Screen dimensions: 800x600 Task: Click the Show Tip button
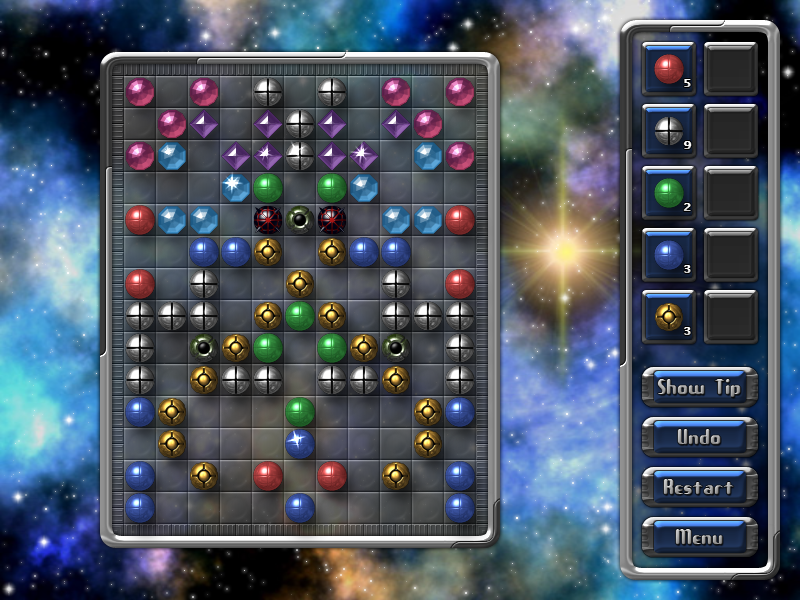[699, 388]
